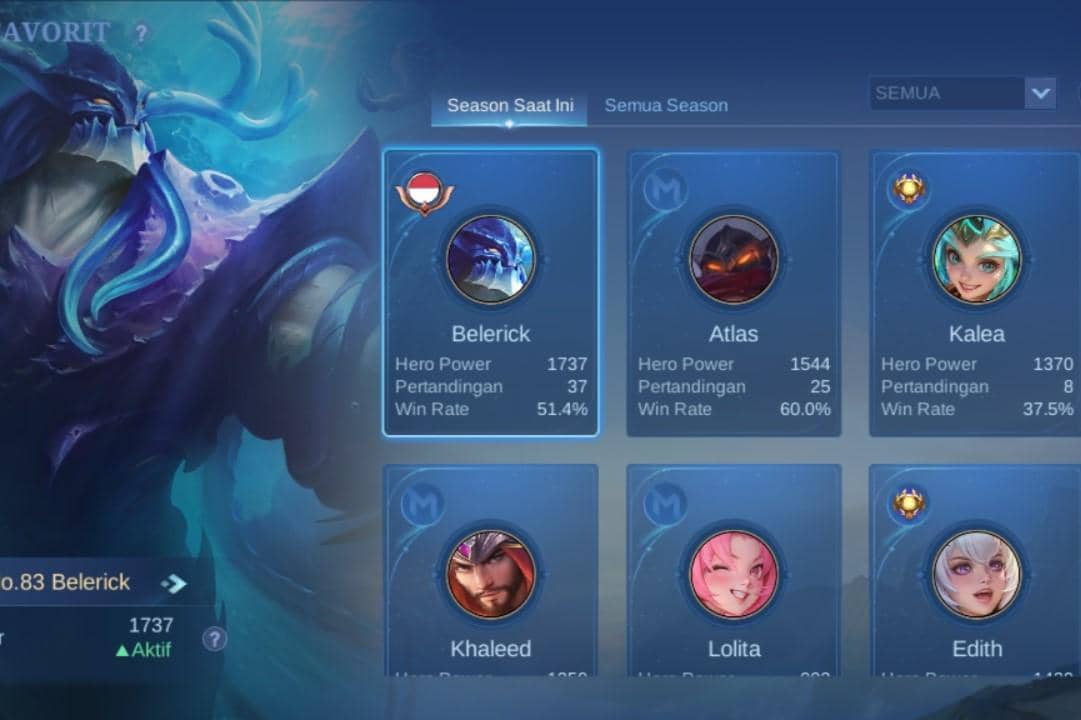Choose the Atlas hero card
This screenshot has height=720, width=1081.
tap(733, 294)
